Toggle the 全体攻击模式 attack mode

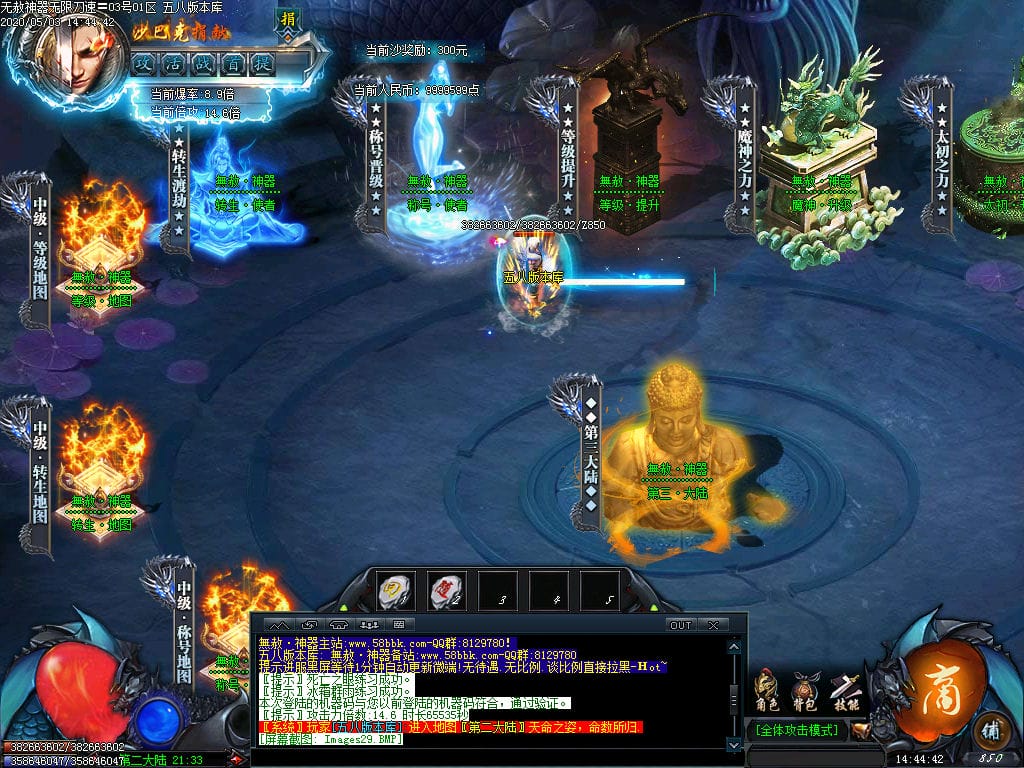pos(796,730)
